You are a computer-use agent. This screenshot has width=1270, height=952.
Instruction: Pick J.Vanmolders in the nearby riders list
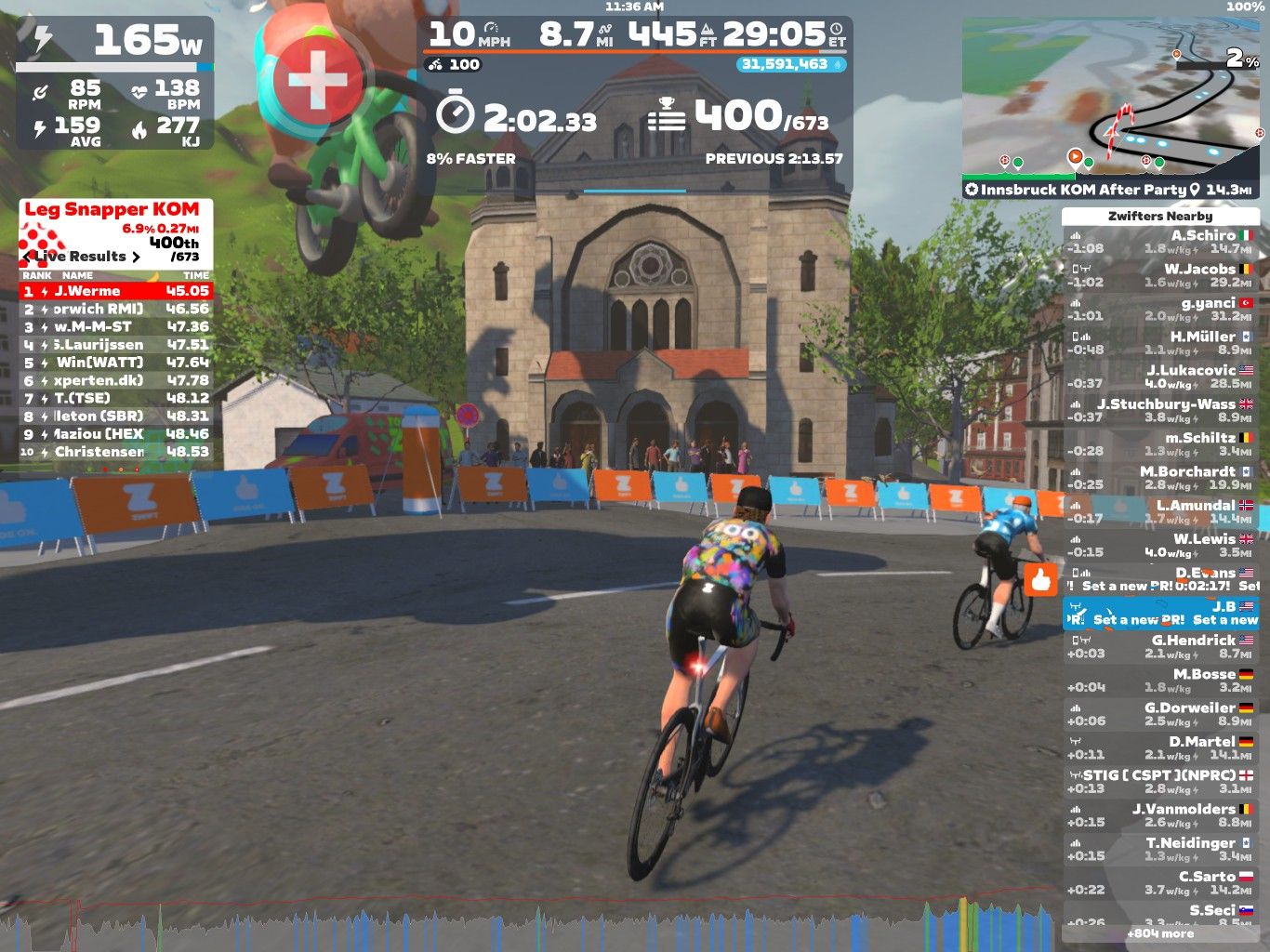(1160, 816)
